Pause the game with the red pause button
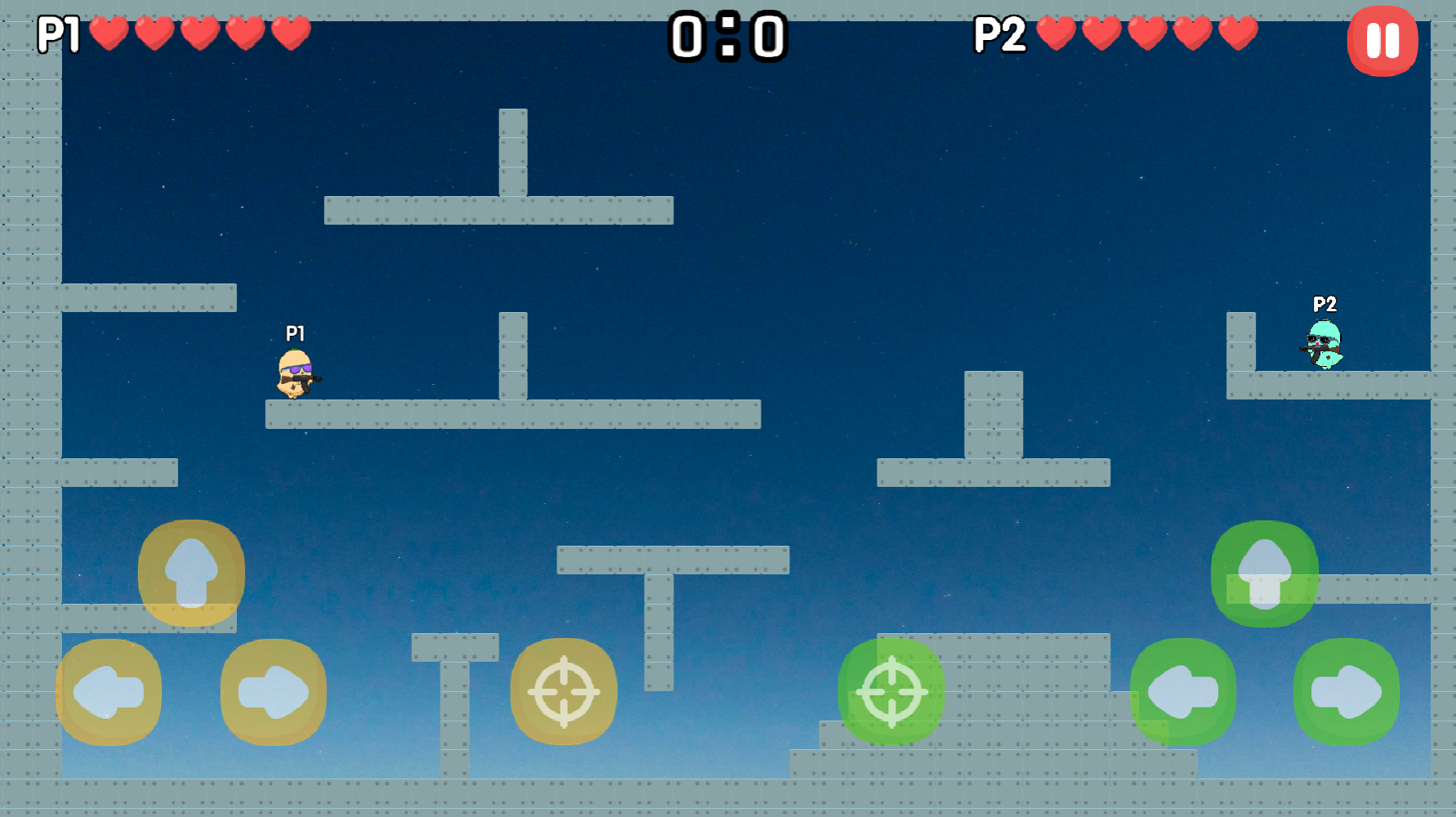Screen dimensions: 1456x817 pos(1382,42)
